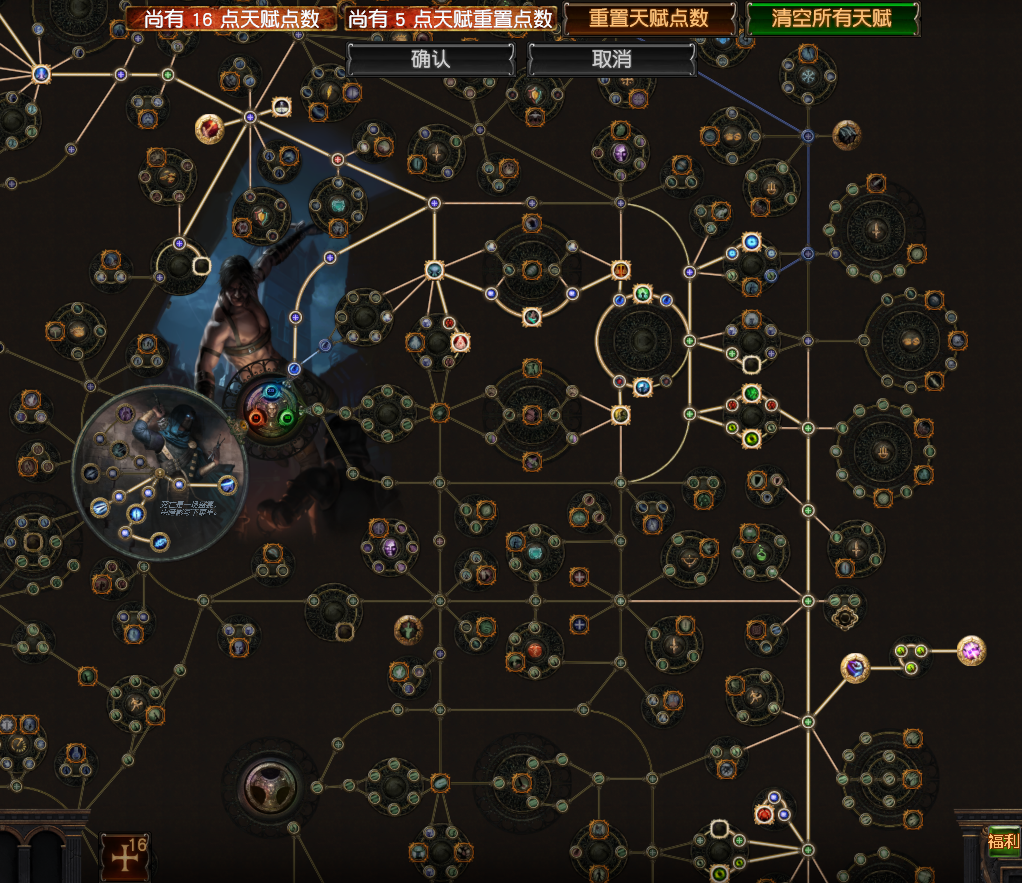Select the red gem passive node
The width and height of the screenshot is (1022, 883).
210,128
